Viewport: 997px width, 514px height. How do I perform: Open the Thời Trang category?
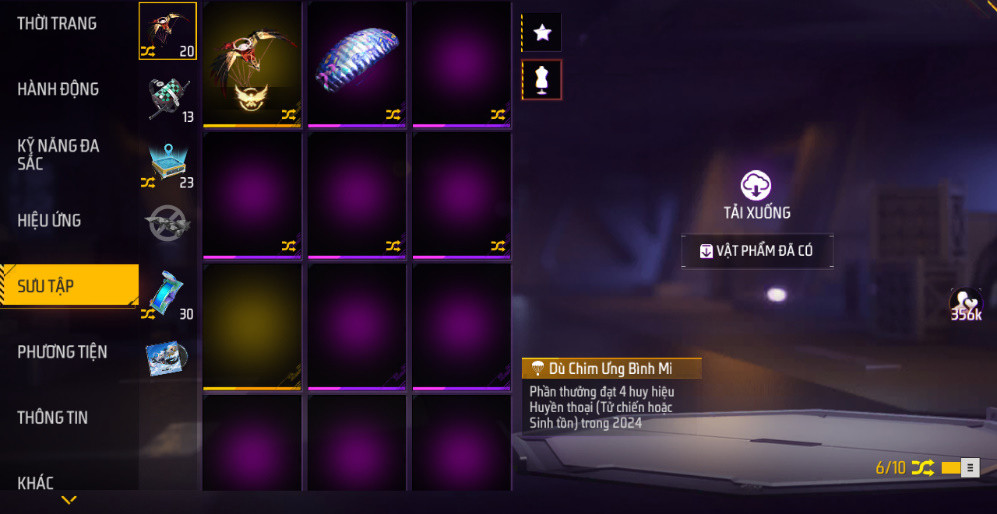(58, 23)
